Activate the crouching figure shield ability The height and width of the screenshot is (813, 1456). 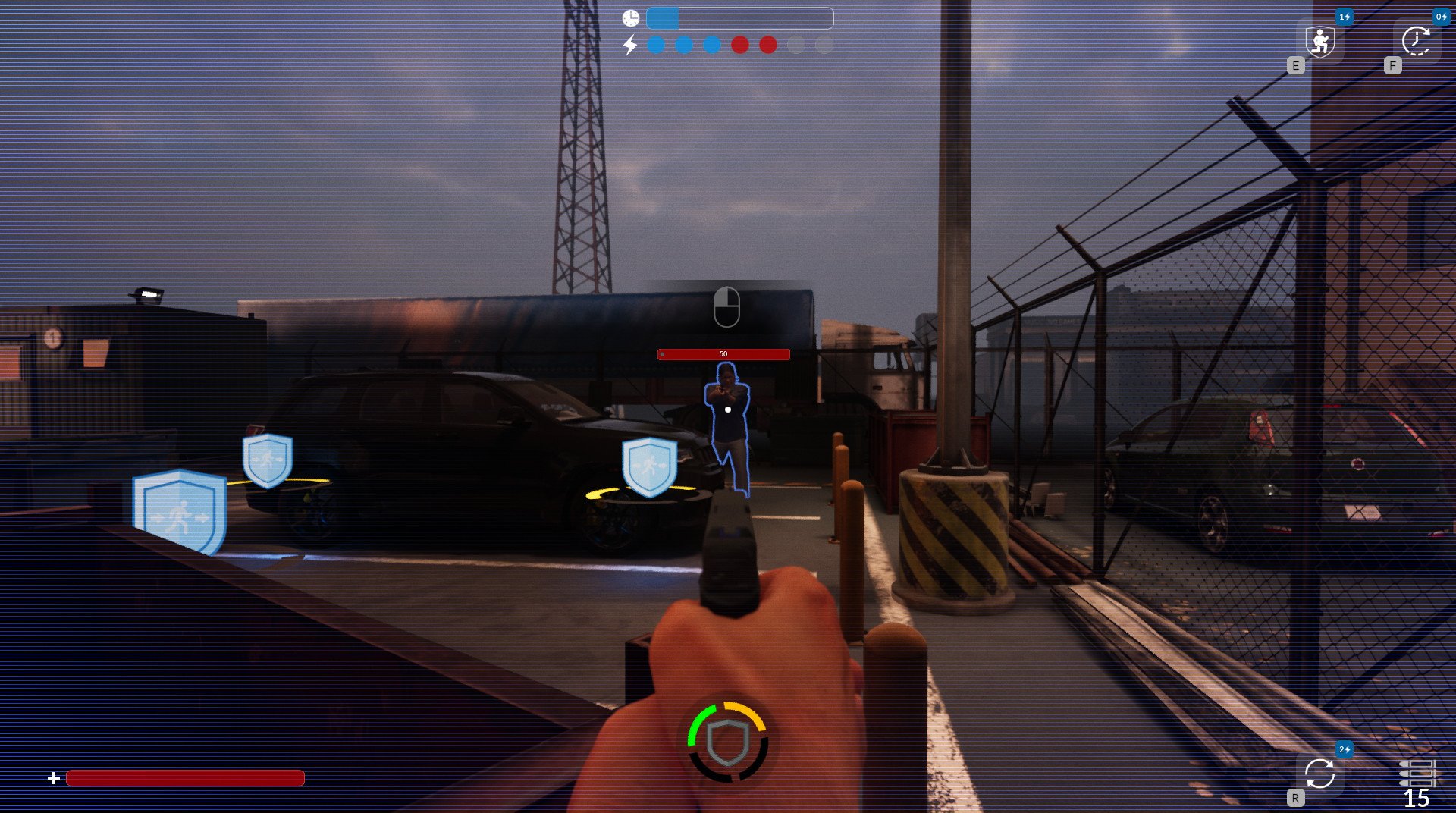(1319, 41)
